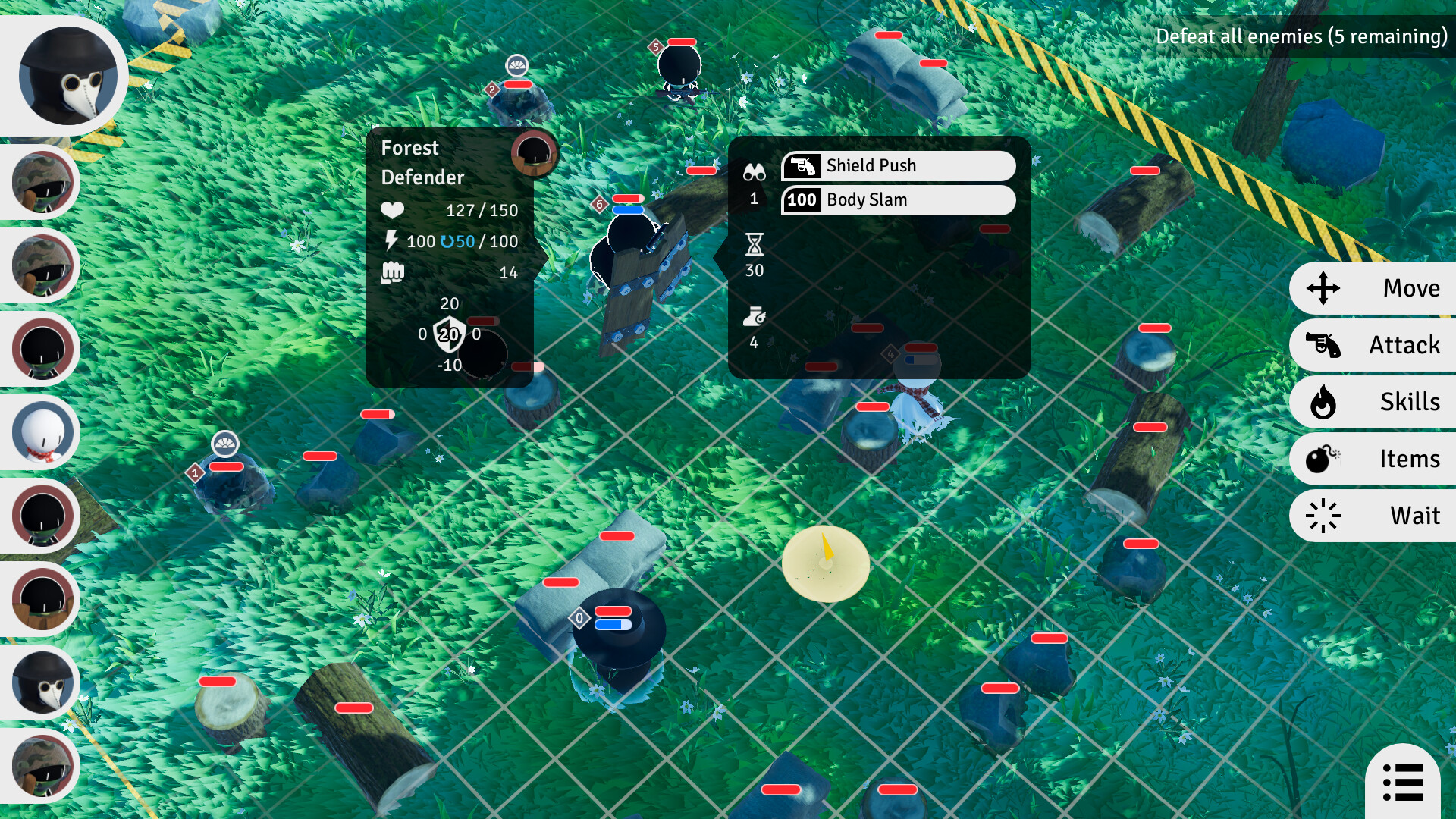Image resolution: width=1456 pixels, height=819 pixels.
Task: Click the lightning energy icon showing 100
Action: 392,241
